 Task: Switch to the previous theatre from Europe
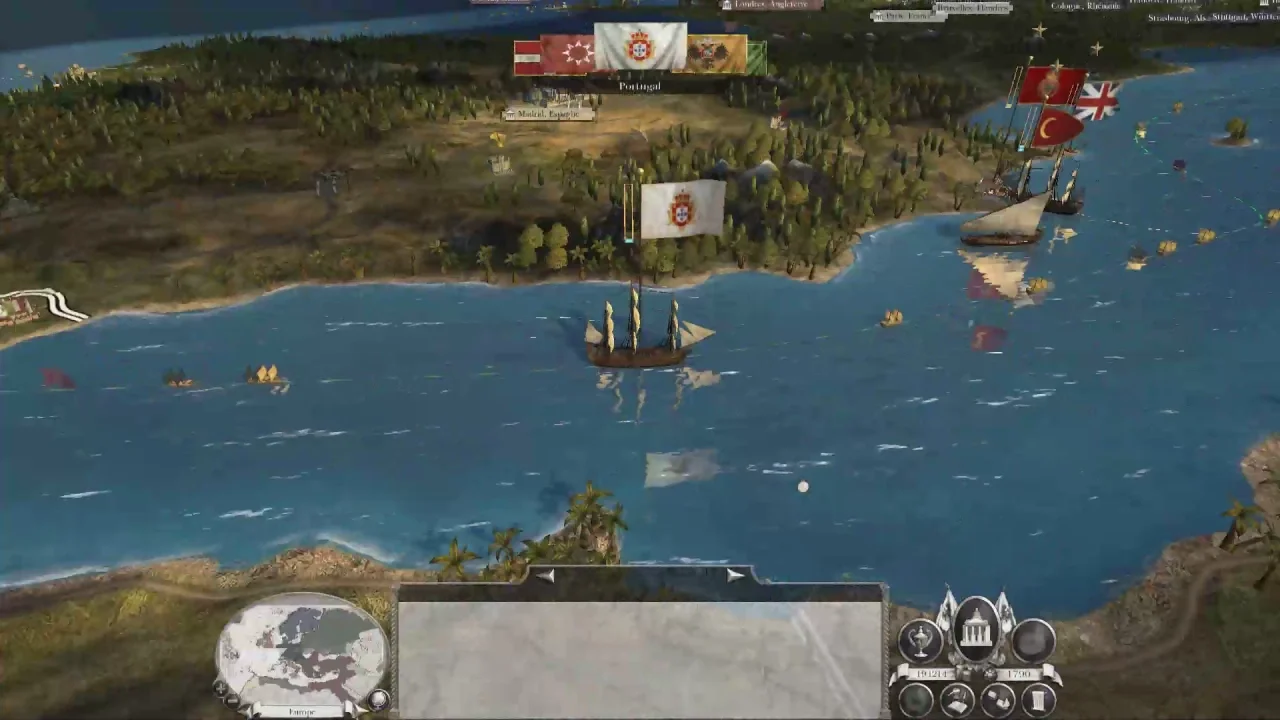(x=255, y=712)
